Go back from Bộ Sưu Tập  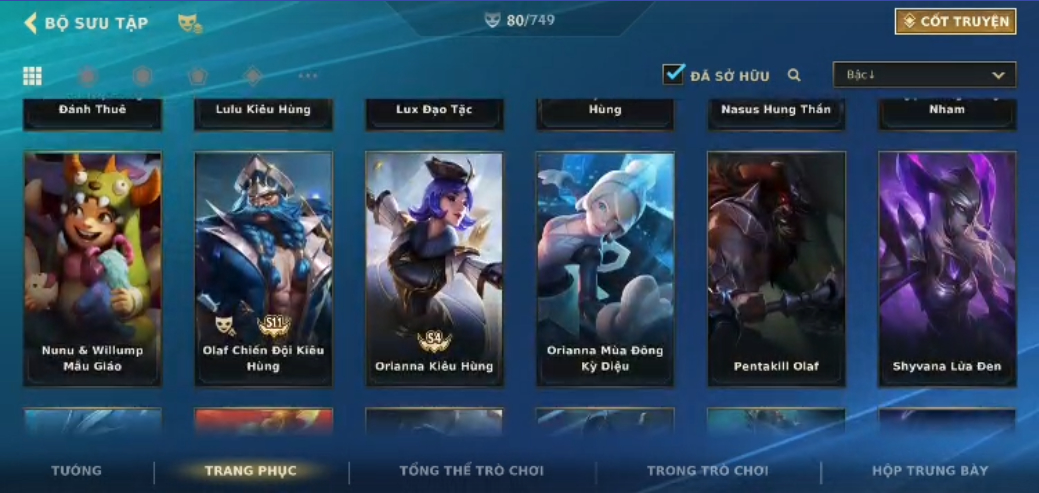(31, 23)
